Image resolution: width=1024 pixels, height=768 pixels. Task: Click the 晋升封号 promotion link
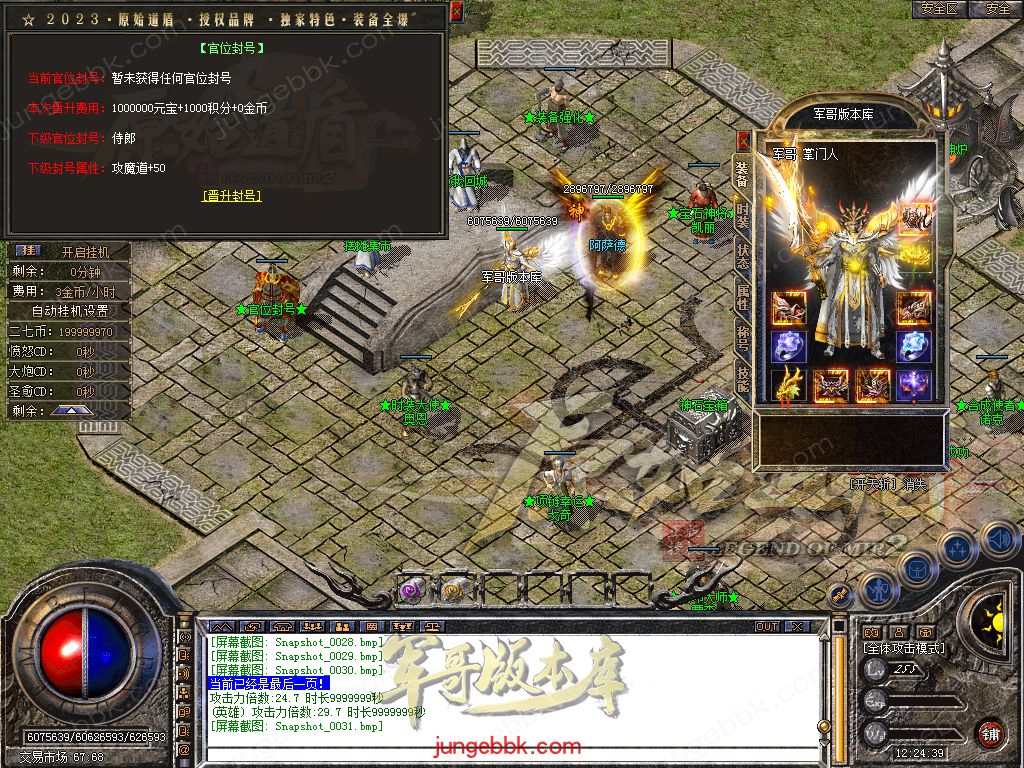coord(231,196)
